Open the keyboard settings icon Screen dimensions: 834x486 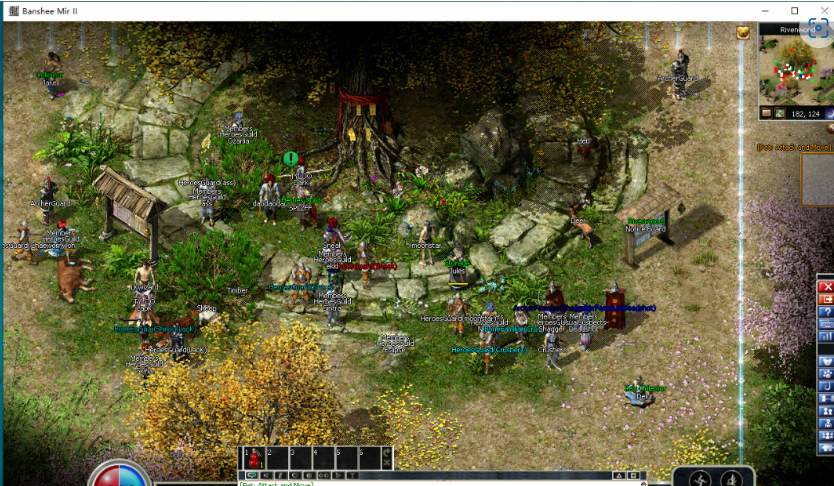[x=827, y=324]
